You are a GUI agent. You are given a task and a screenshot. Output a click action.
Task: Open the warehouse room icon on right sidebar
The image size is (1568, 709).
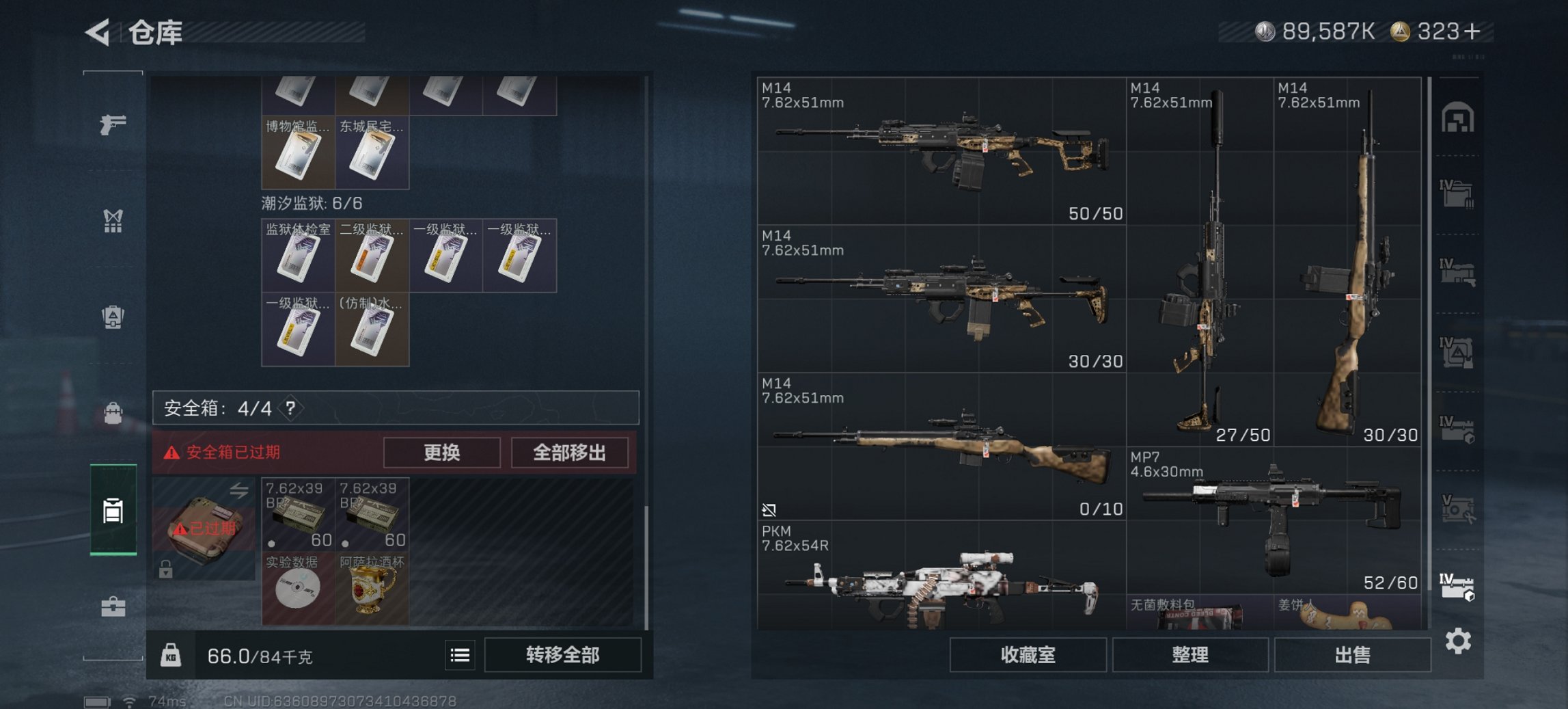tap(1456, 116)
